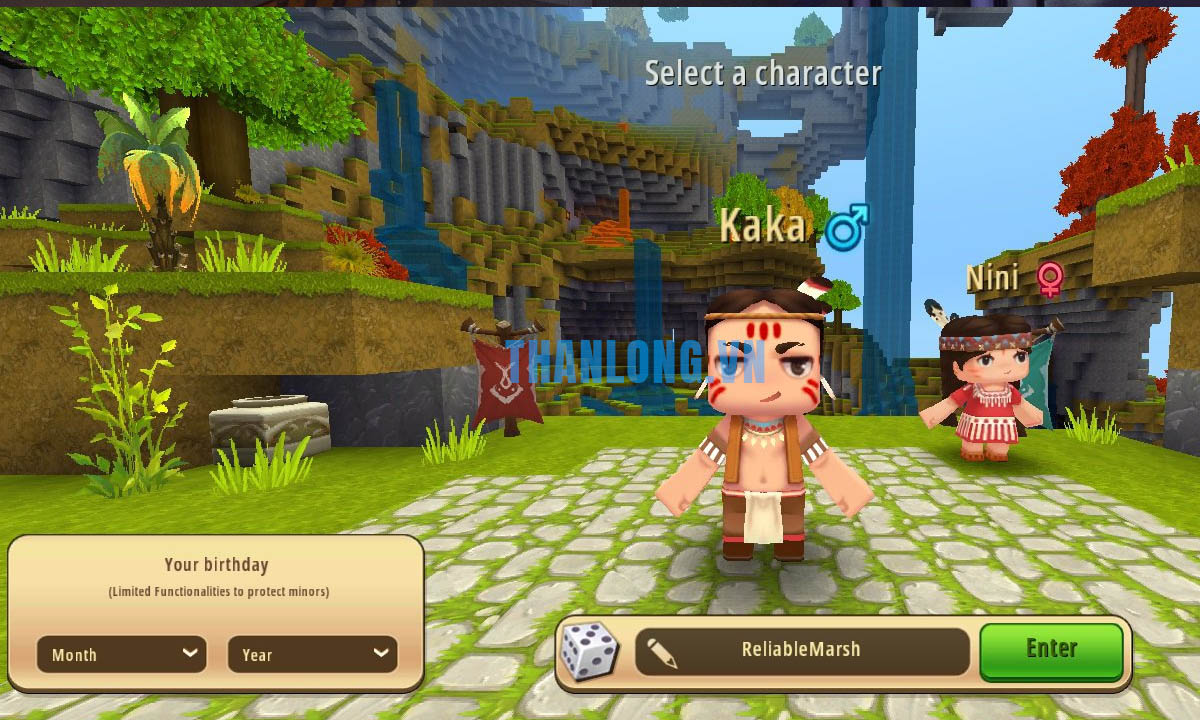Click the green Enter button
The image size is (1200, 720).
click(x=1051, y=650)
